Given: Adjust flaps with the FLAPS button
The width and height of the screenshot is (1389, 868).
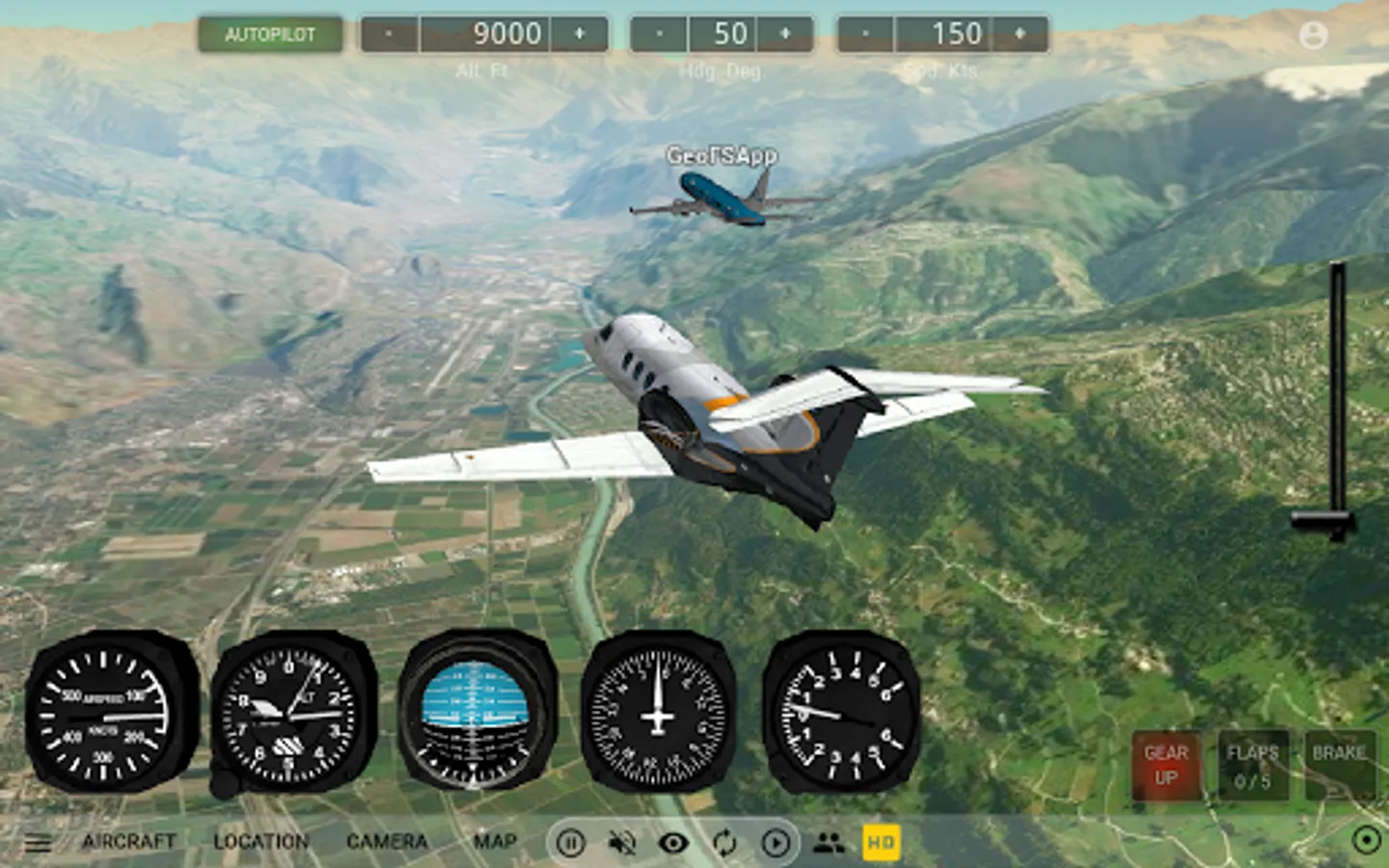Looking at the screenshot, I should tap(1252, 766).
